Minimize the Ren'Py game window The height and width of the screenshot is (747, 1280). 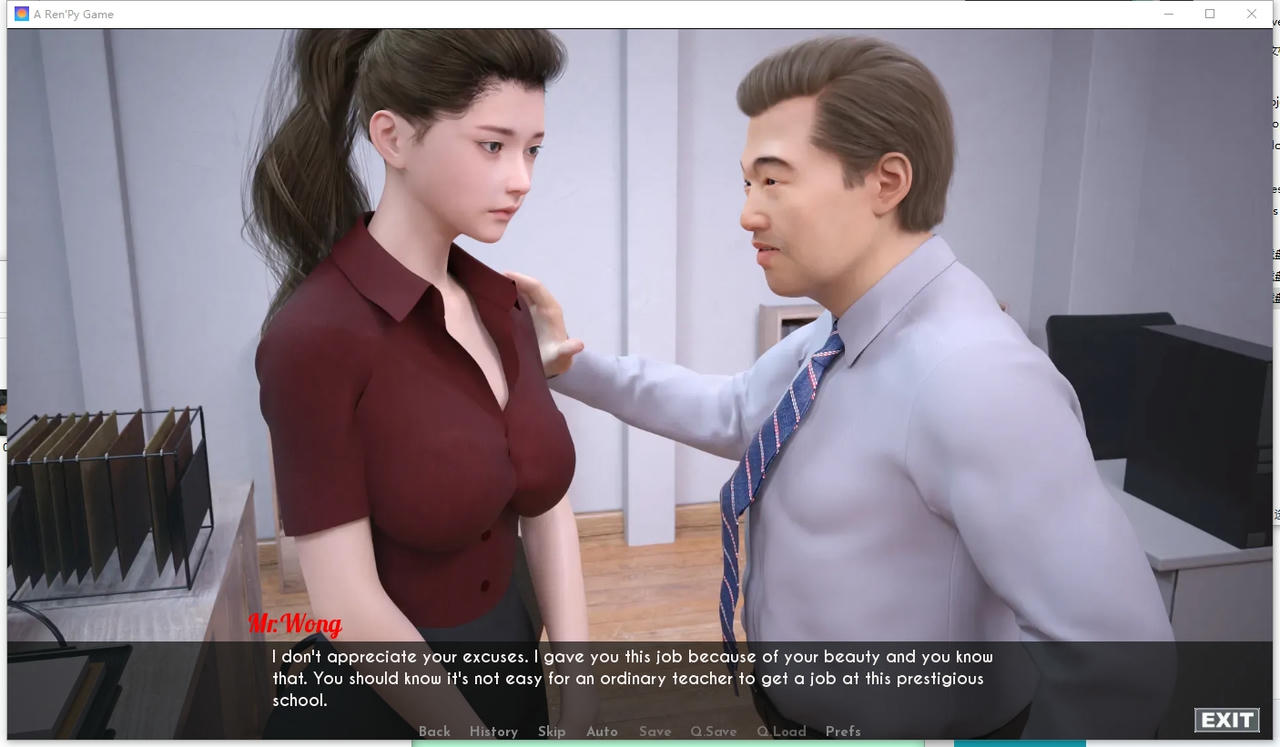pos(1169,14)
